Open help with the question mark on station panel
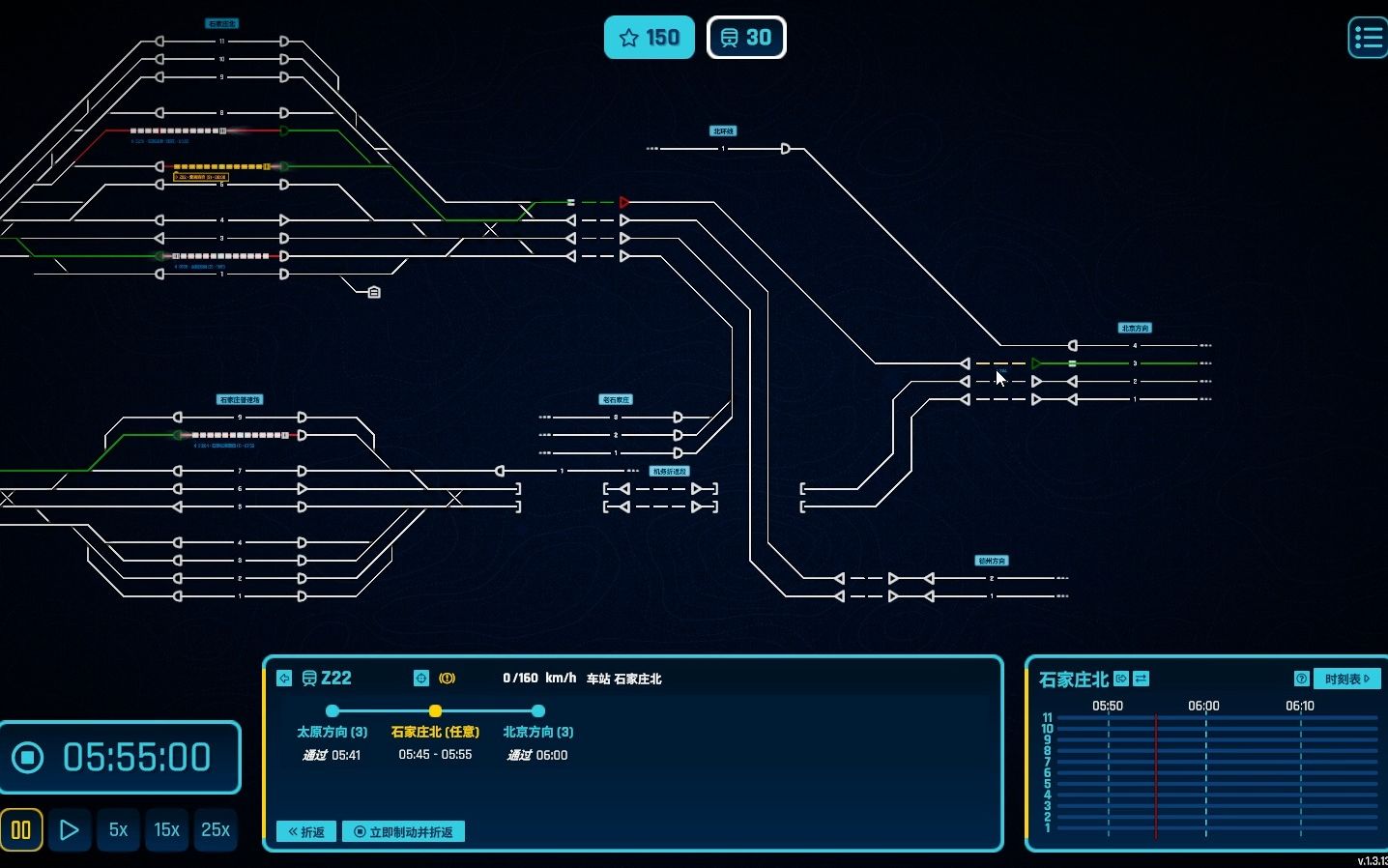This screenshot has height=868, width=1388. pyautogui.click(x=1302, y=679)
